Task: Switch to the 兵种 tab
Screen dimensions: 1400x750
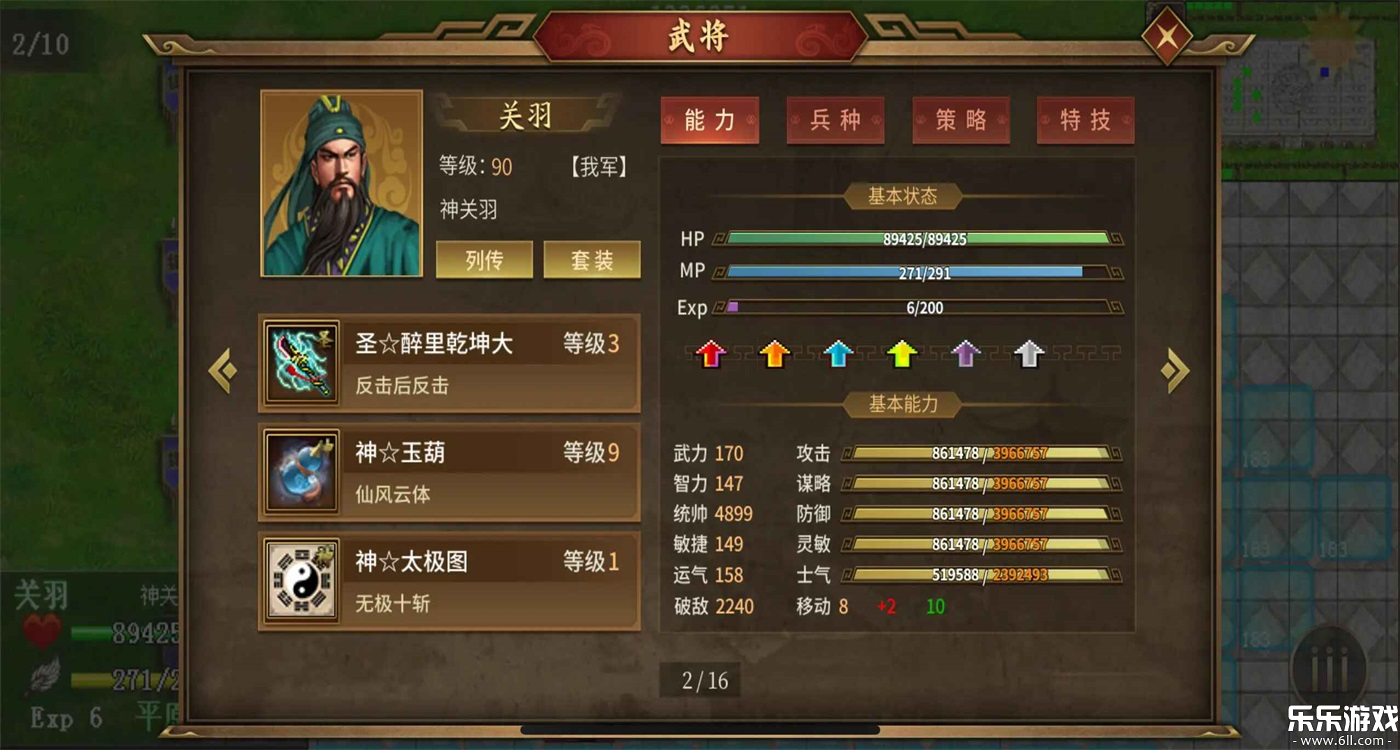Action: click(x=835, y=119)
